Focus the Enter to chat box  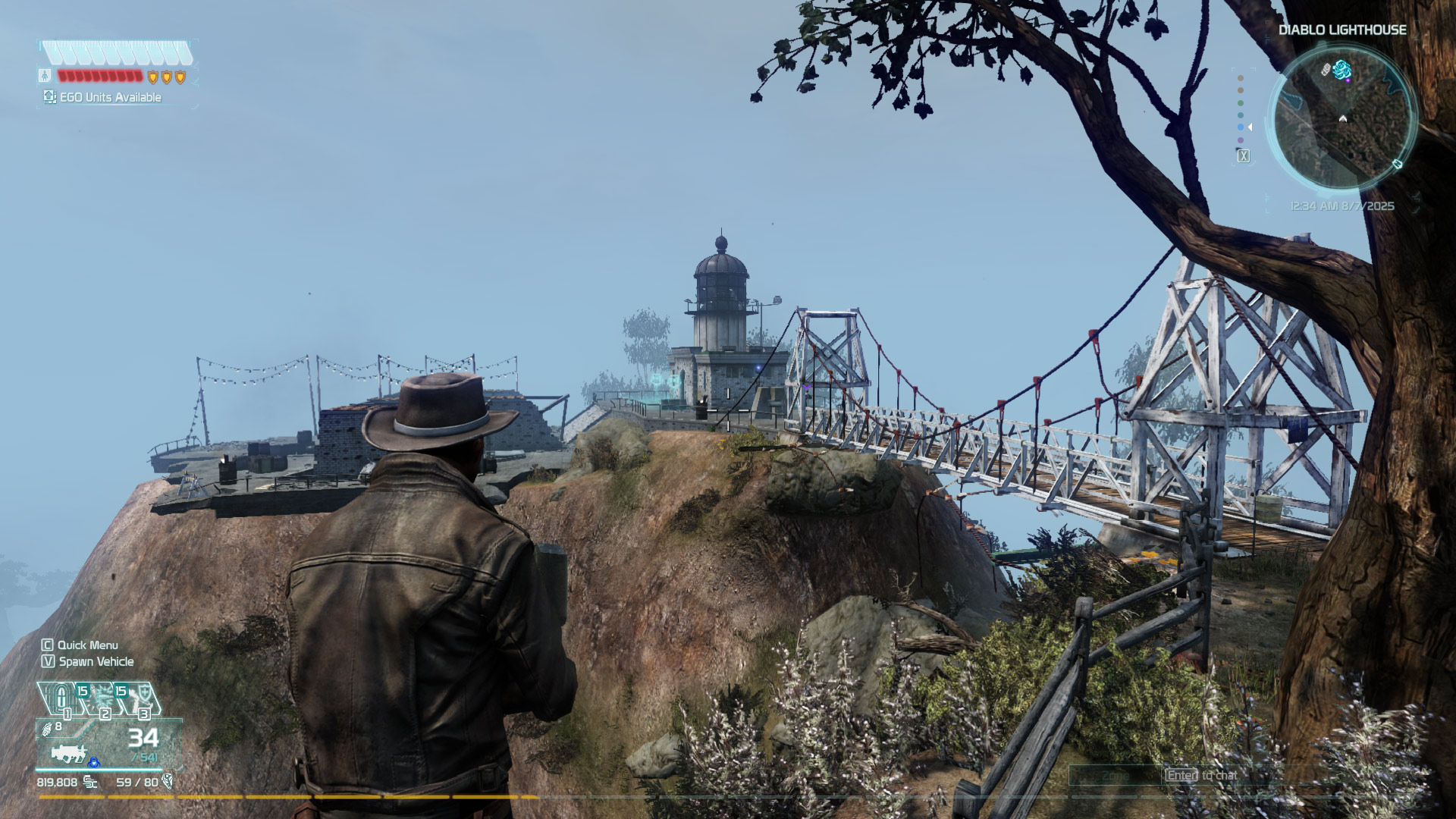pyautogui.click(x=1202, y=775)
